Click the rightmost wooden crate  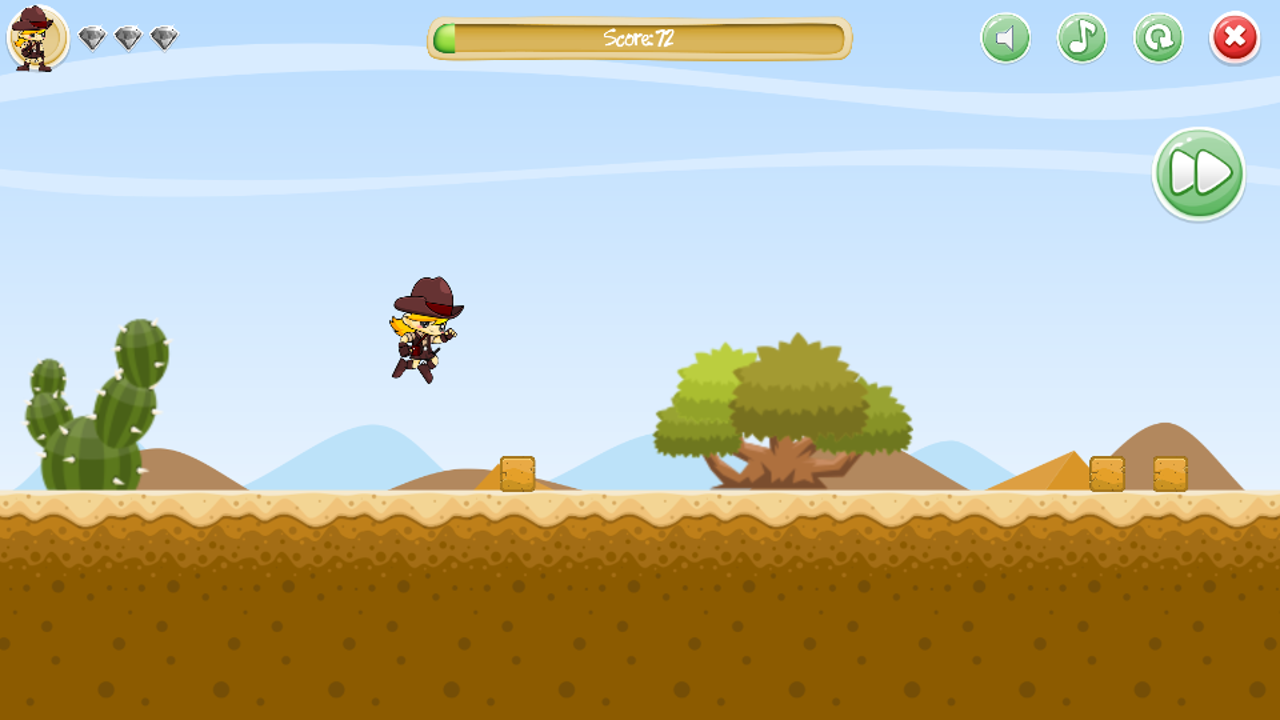1170,472
